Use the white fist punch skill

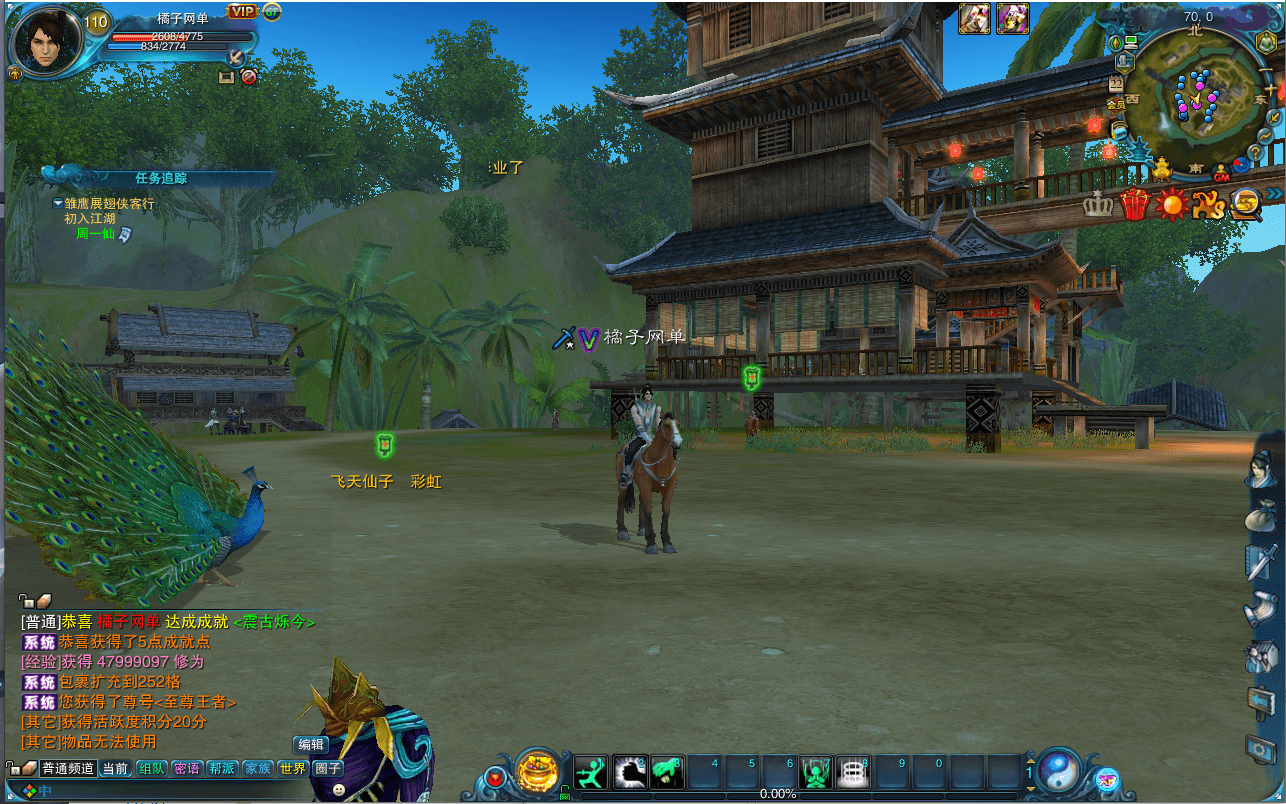coord(630,773)
